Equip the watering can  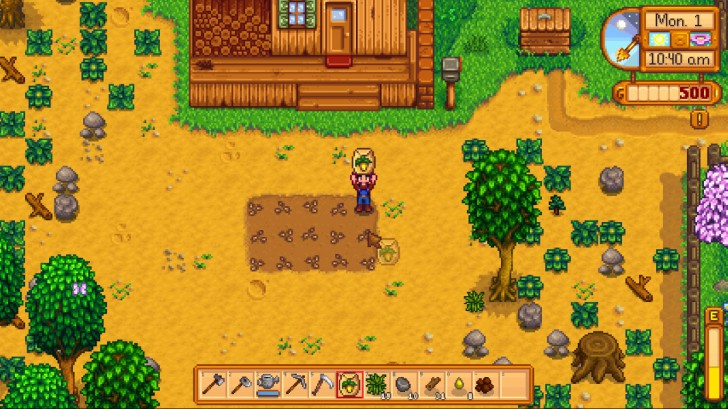pos(267,383)
